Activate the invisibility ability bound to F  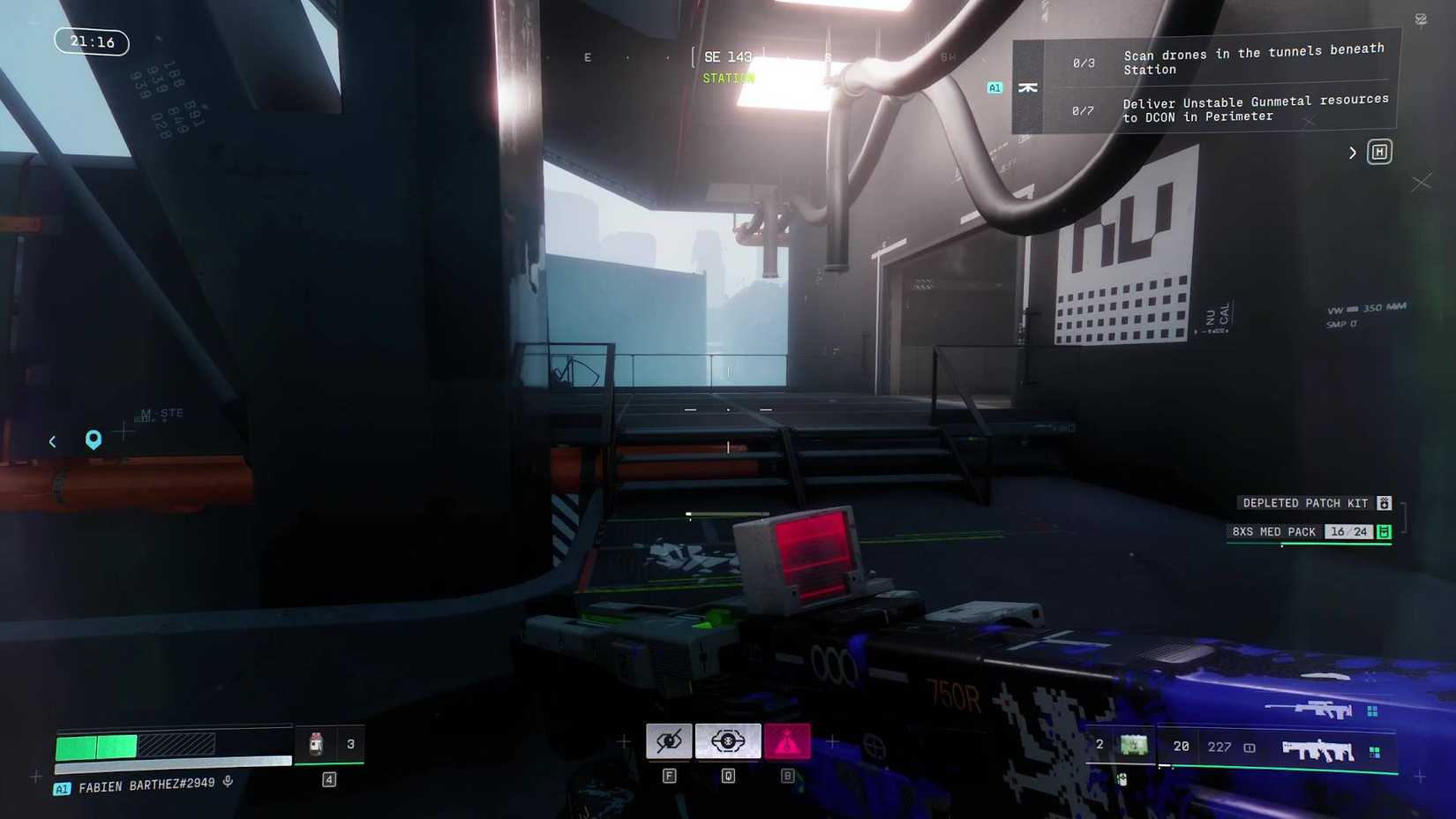[x=669, y=741]
